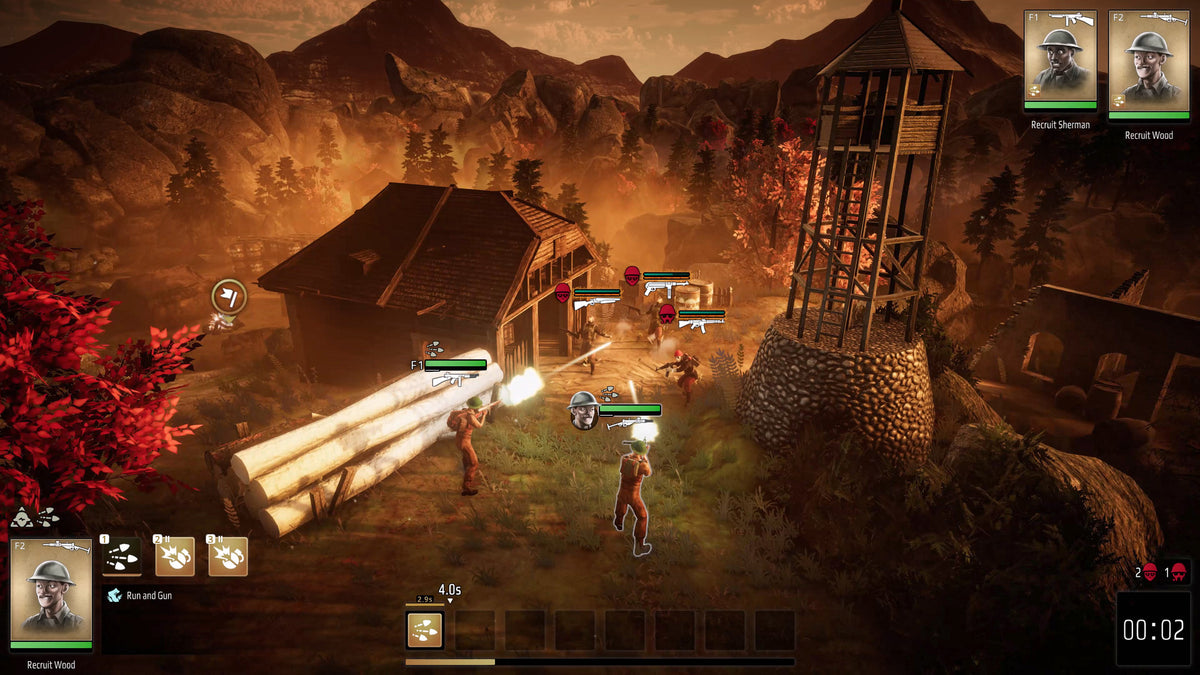Click Wood's round portrait marker above his soldier
This screenshot has width=1200, height=675.
(x=583, y=407)
